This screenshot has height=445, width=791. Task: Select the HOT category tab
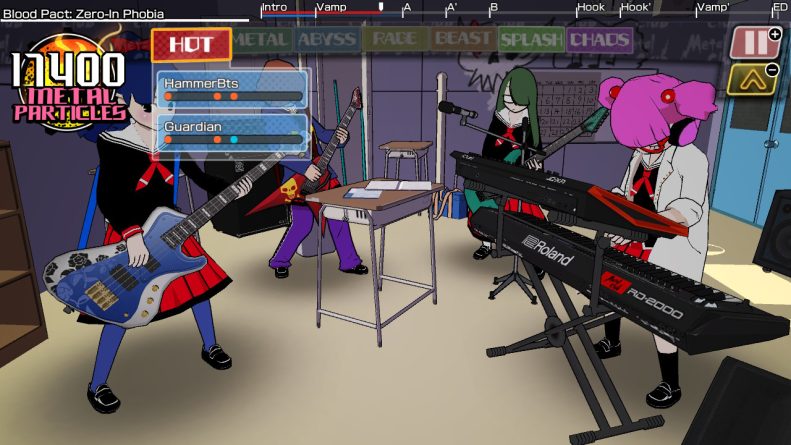[x=191, y=44]
